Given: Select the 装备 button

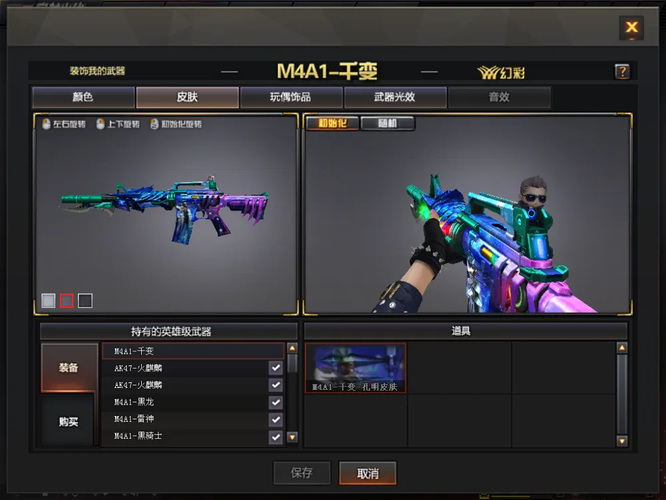Looking at the screenshot, I should tap(69, 367).
